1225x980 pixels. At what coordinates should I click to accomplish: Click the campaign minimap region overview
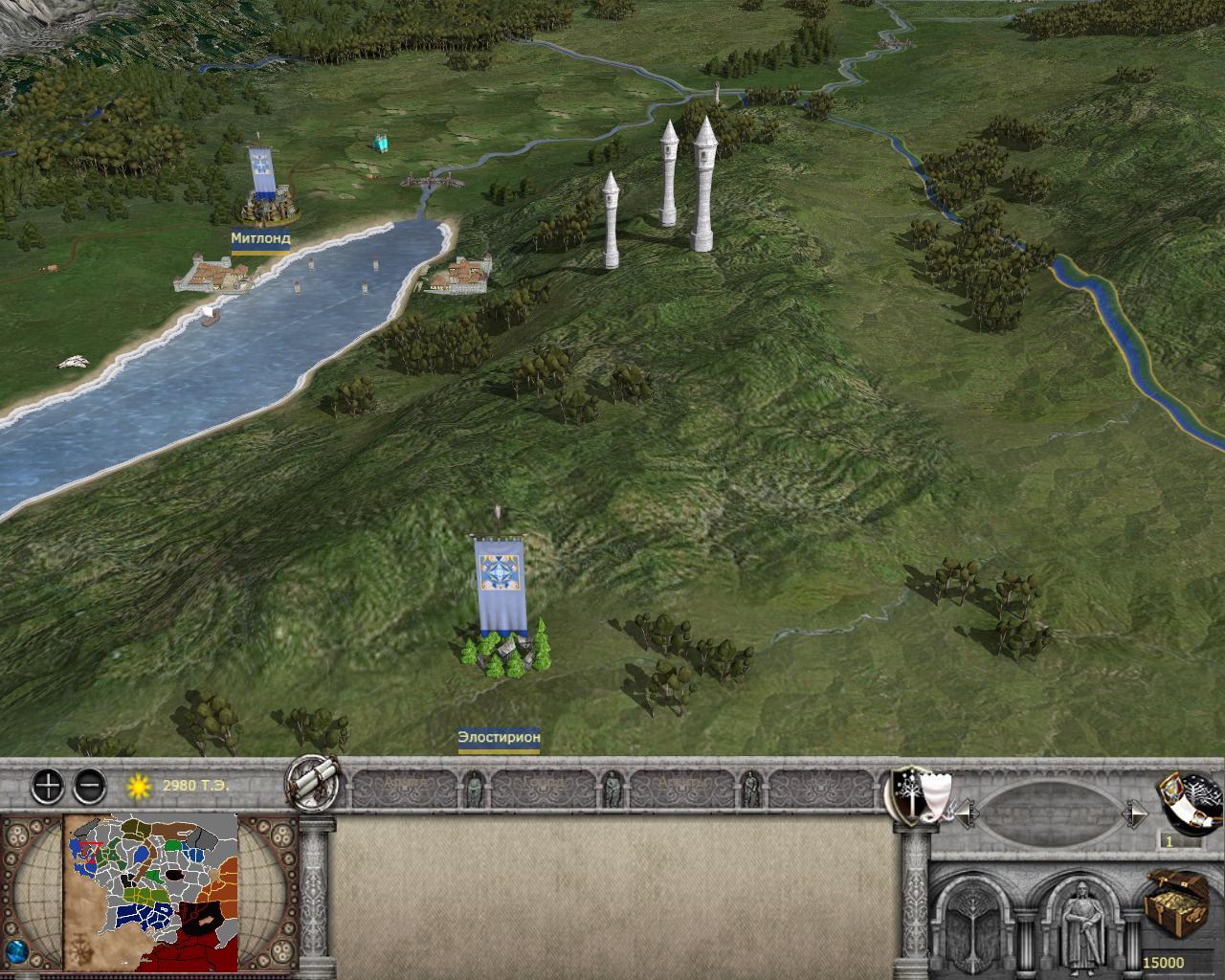coord(151,890)
